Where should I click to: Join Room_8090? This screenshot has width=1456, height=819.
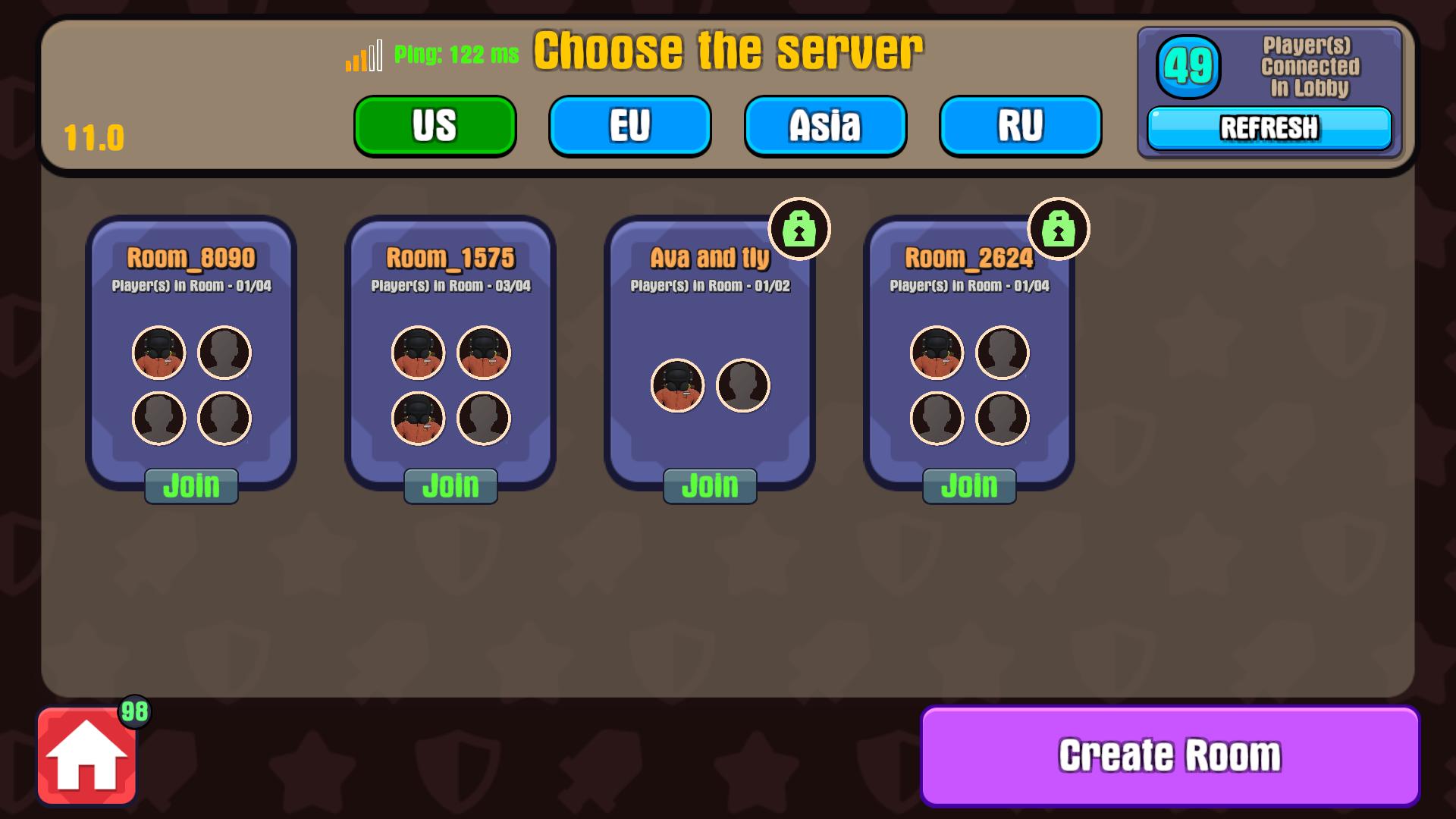[192, 485]
